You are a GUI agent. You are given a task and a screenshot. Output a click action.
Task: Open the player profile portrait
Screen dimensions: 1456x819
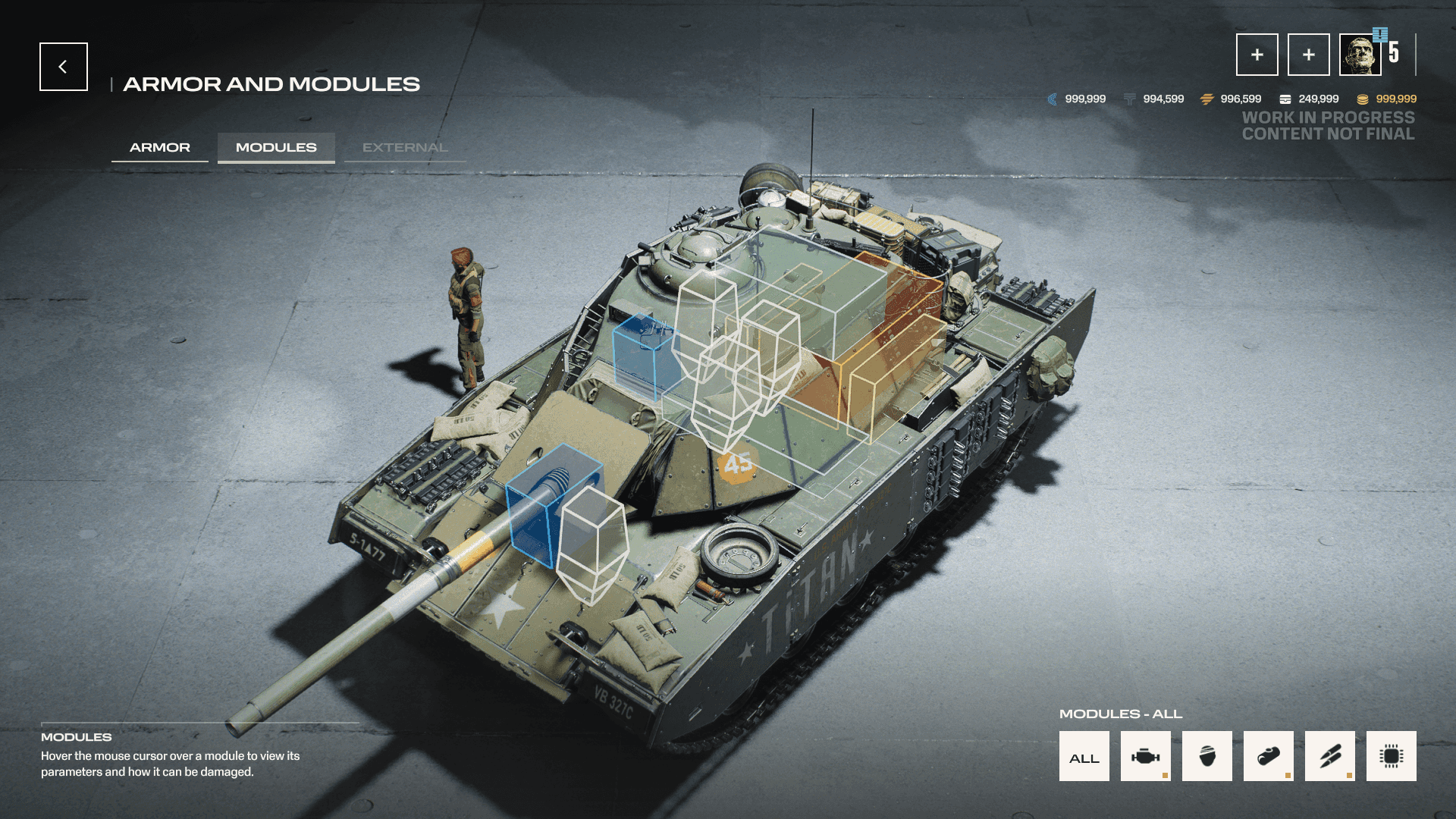click(1360, 55)
